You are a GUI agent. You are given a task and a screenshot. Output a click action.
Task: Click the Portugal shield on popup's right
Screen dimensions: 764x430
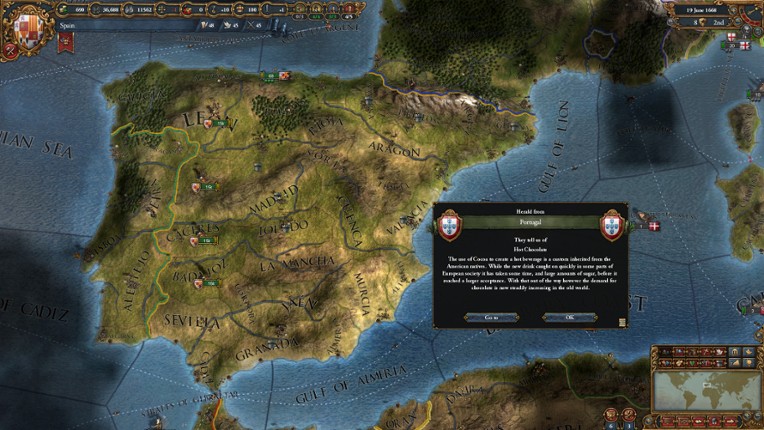click(612, 224)
